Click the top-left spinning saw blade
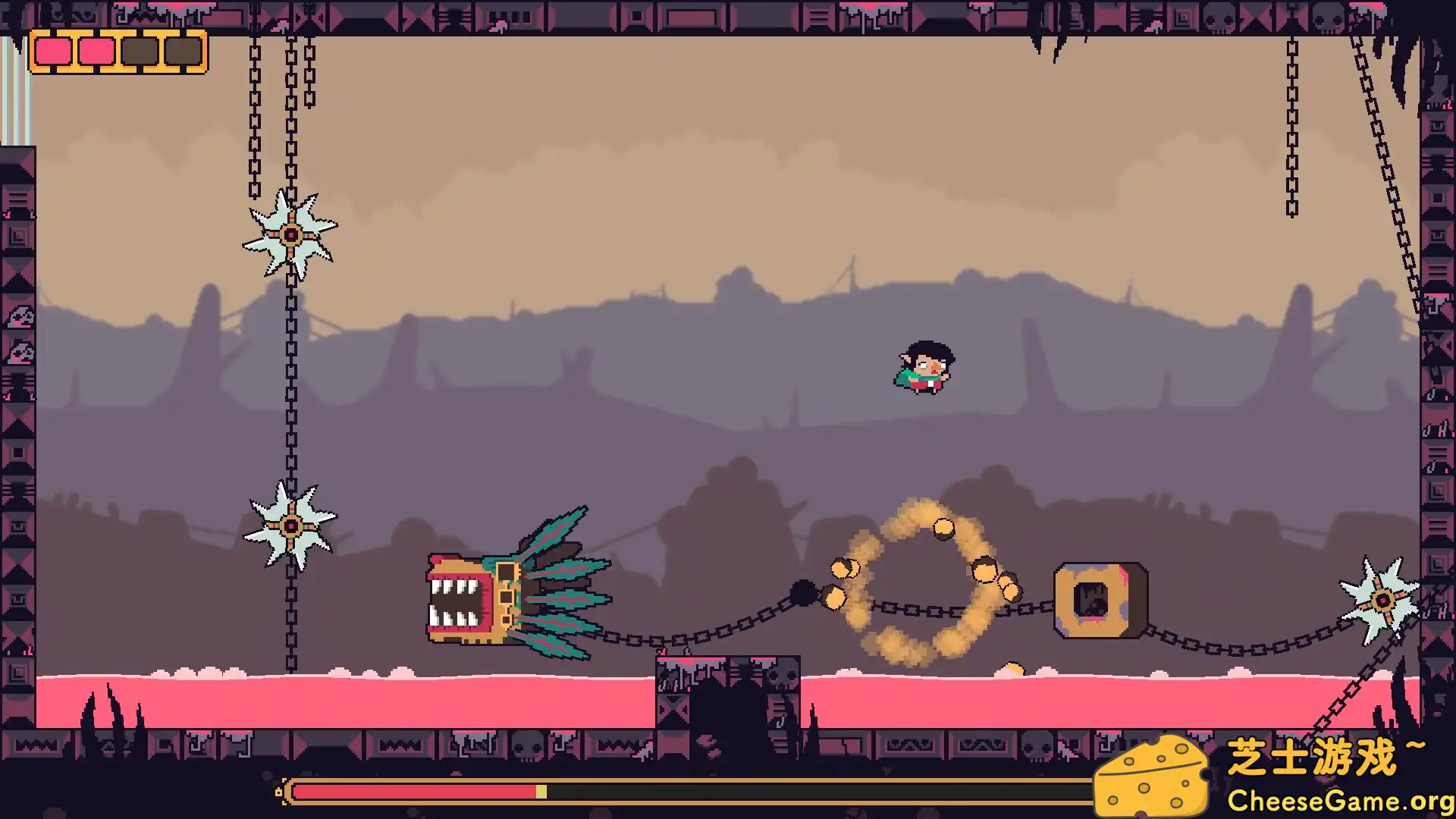The image size is (1456, 819). tap(290, 235)
